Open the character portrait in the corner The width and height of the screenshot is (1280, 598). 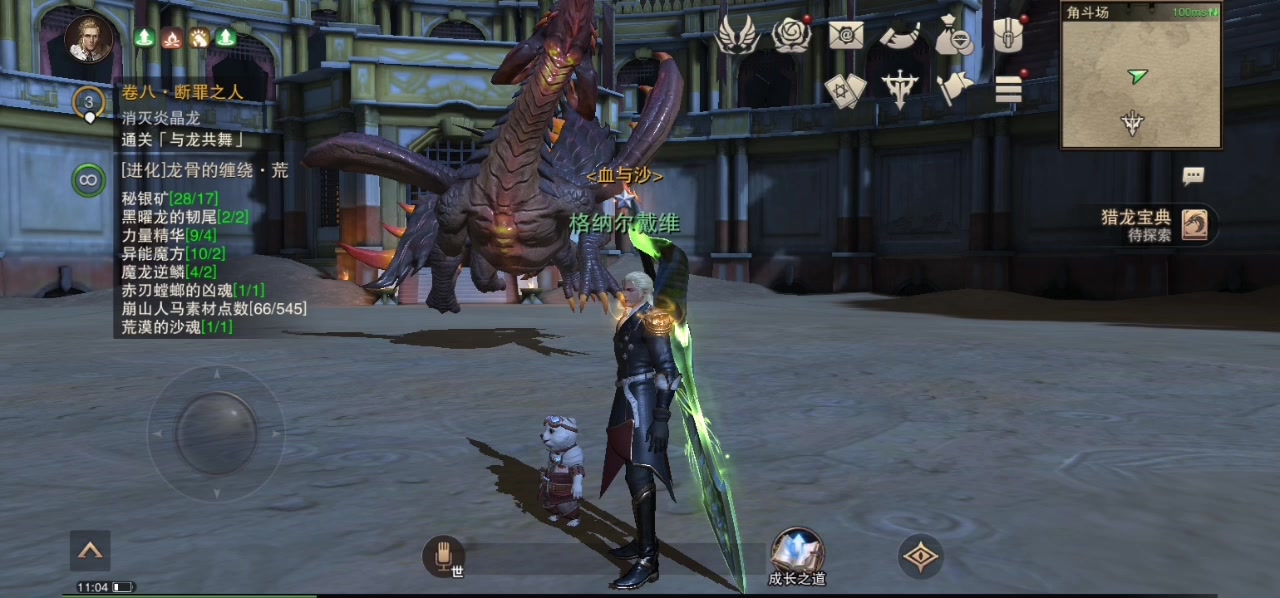(88, 39)
